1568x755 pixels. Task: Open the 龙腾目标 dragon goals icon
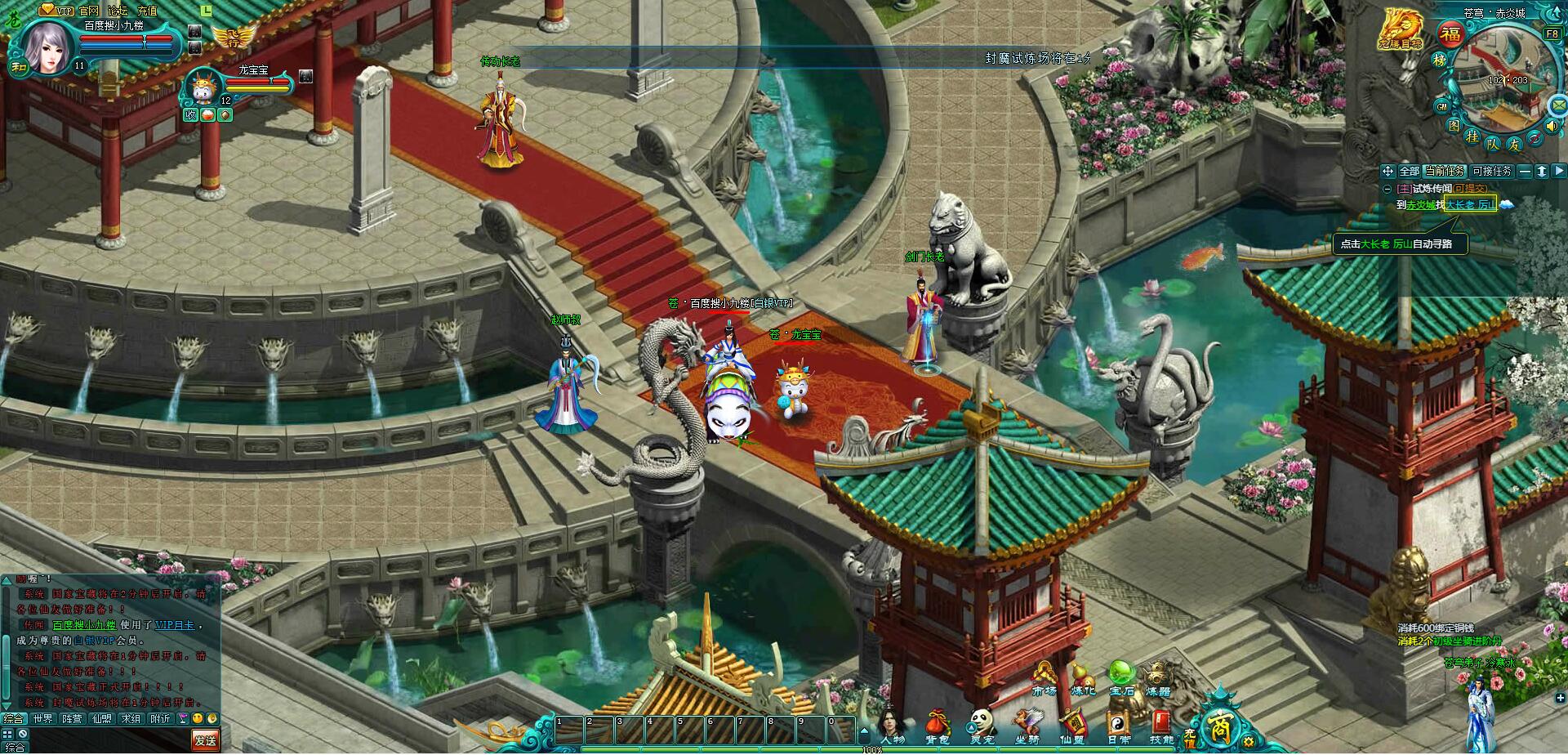[x=1400, y=29]
